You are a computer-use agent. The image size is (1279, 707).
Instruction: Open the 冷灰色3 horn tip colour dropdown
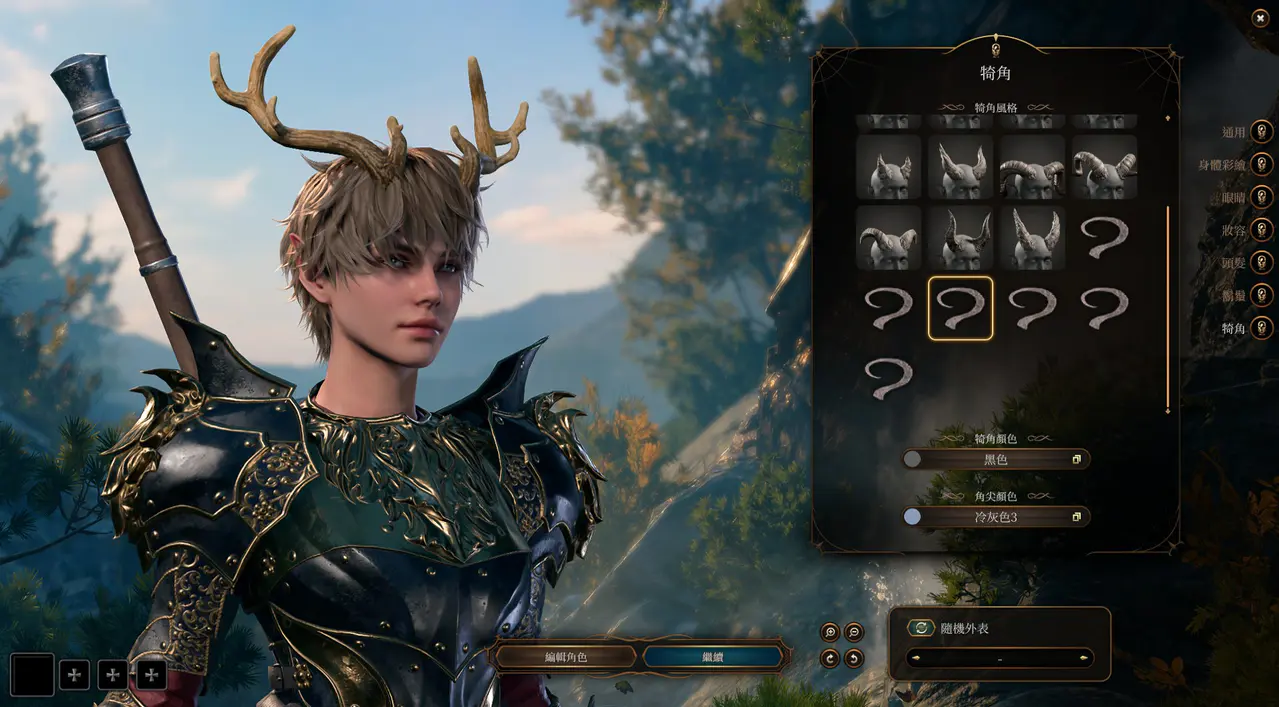(996, 517)
